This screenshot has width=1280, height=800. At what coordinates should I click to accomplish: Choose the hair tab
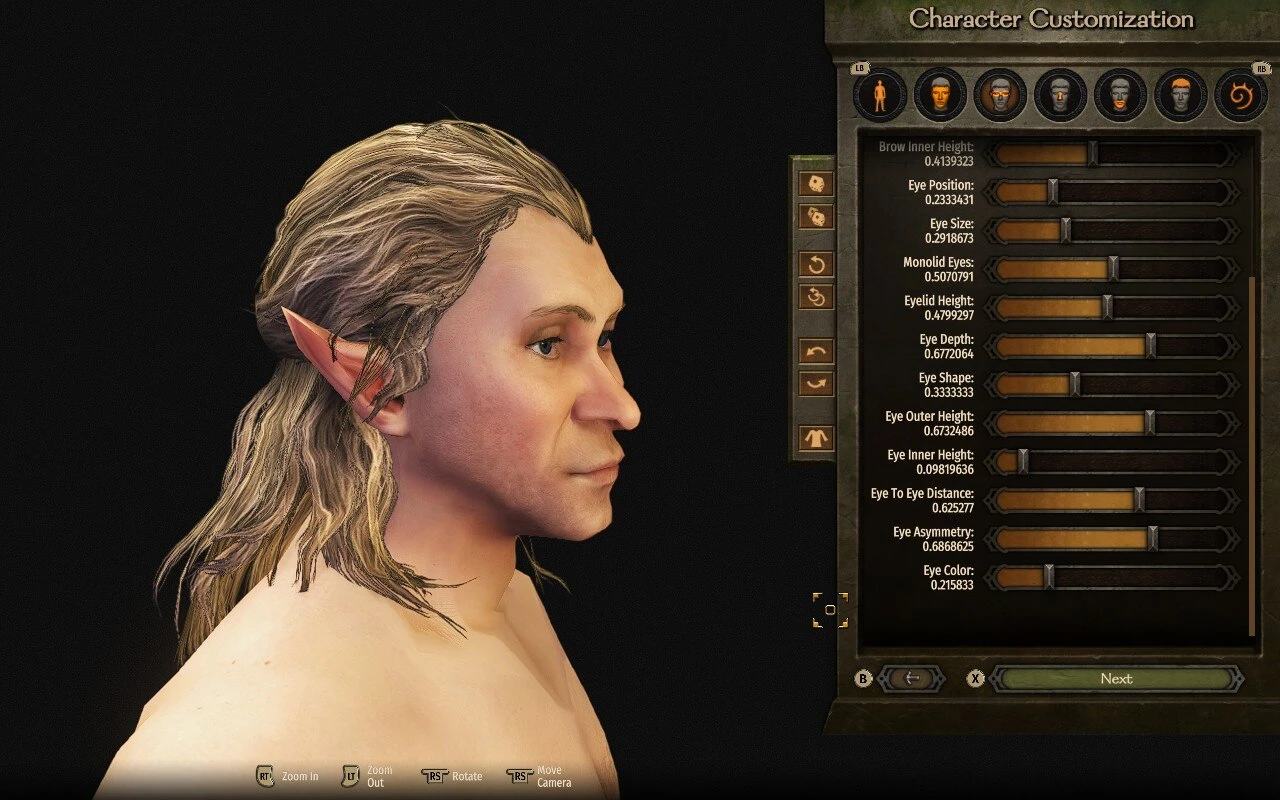click(1180, 95)
